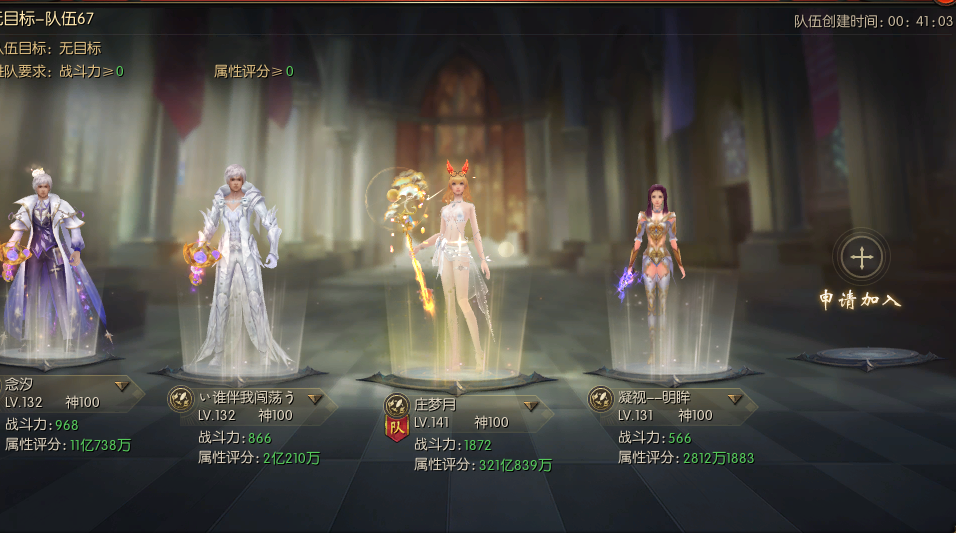Click the plus icon to apply to join
The image size is (956, 533).
(x=860, y=256)
